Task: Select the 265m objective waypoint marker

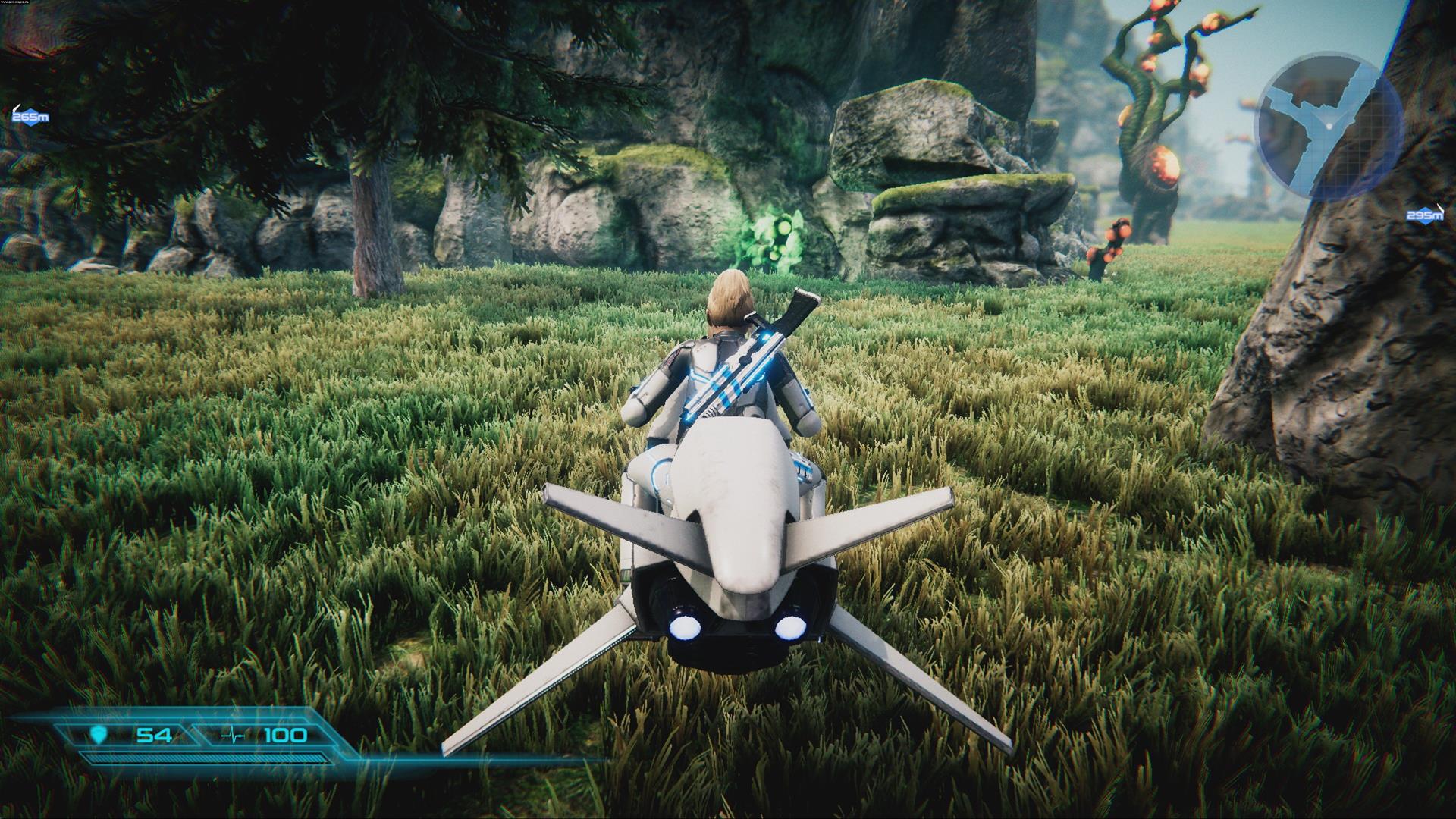Action: tap(30, 117)
